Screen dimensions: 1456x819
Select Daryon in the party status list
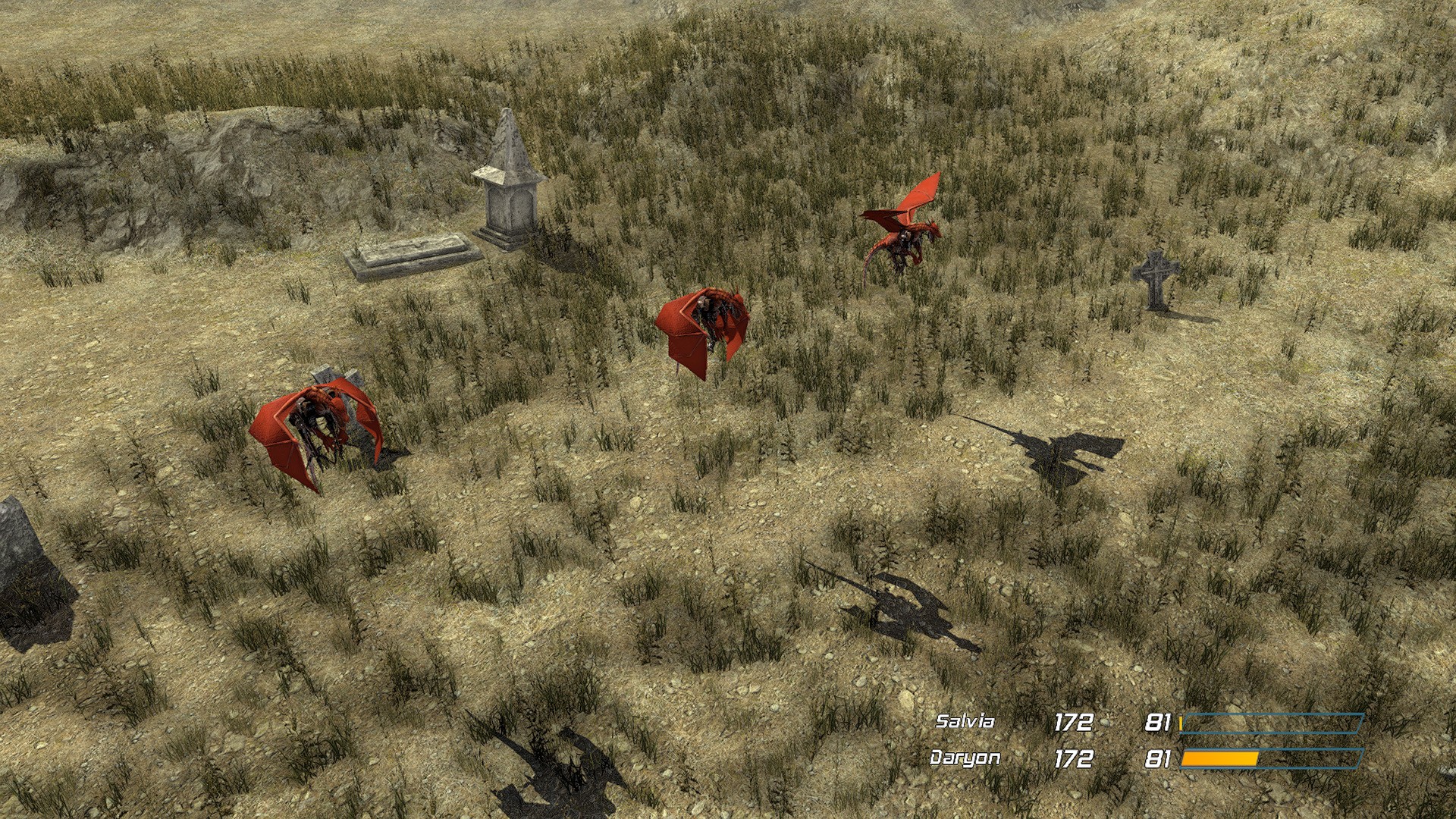tap(965, 758)
